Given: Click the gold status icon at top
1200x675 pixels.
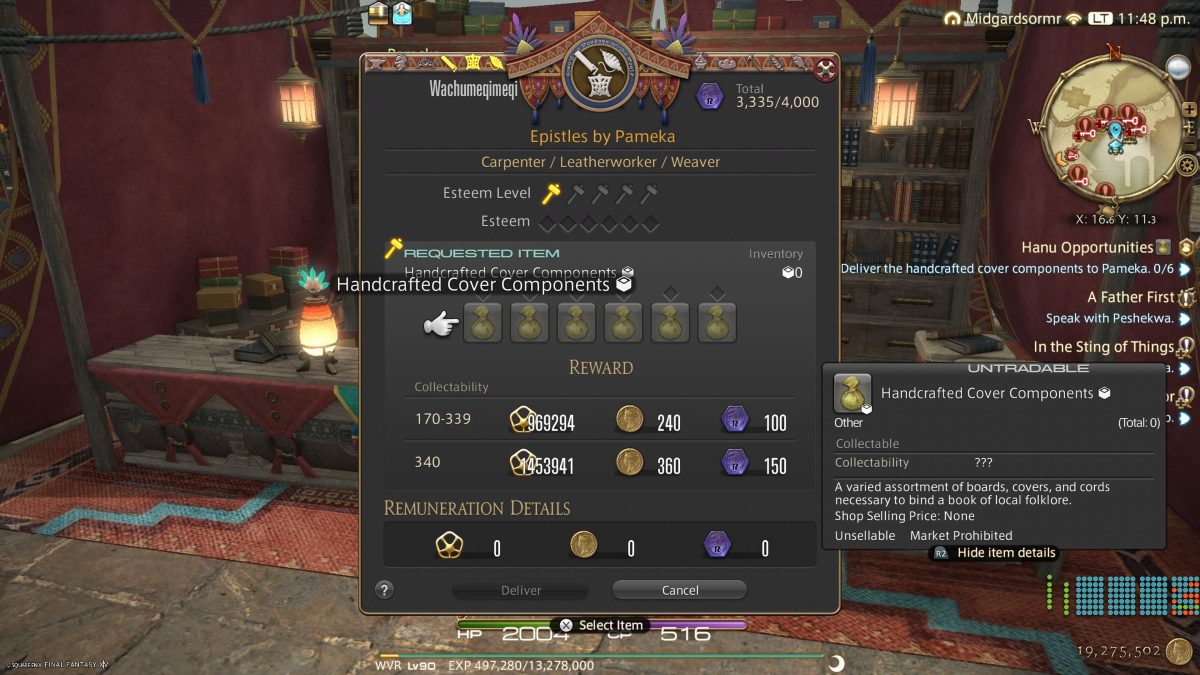Looking at the screenshot, I should click(x=378, y=13).
